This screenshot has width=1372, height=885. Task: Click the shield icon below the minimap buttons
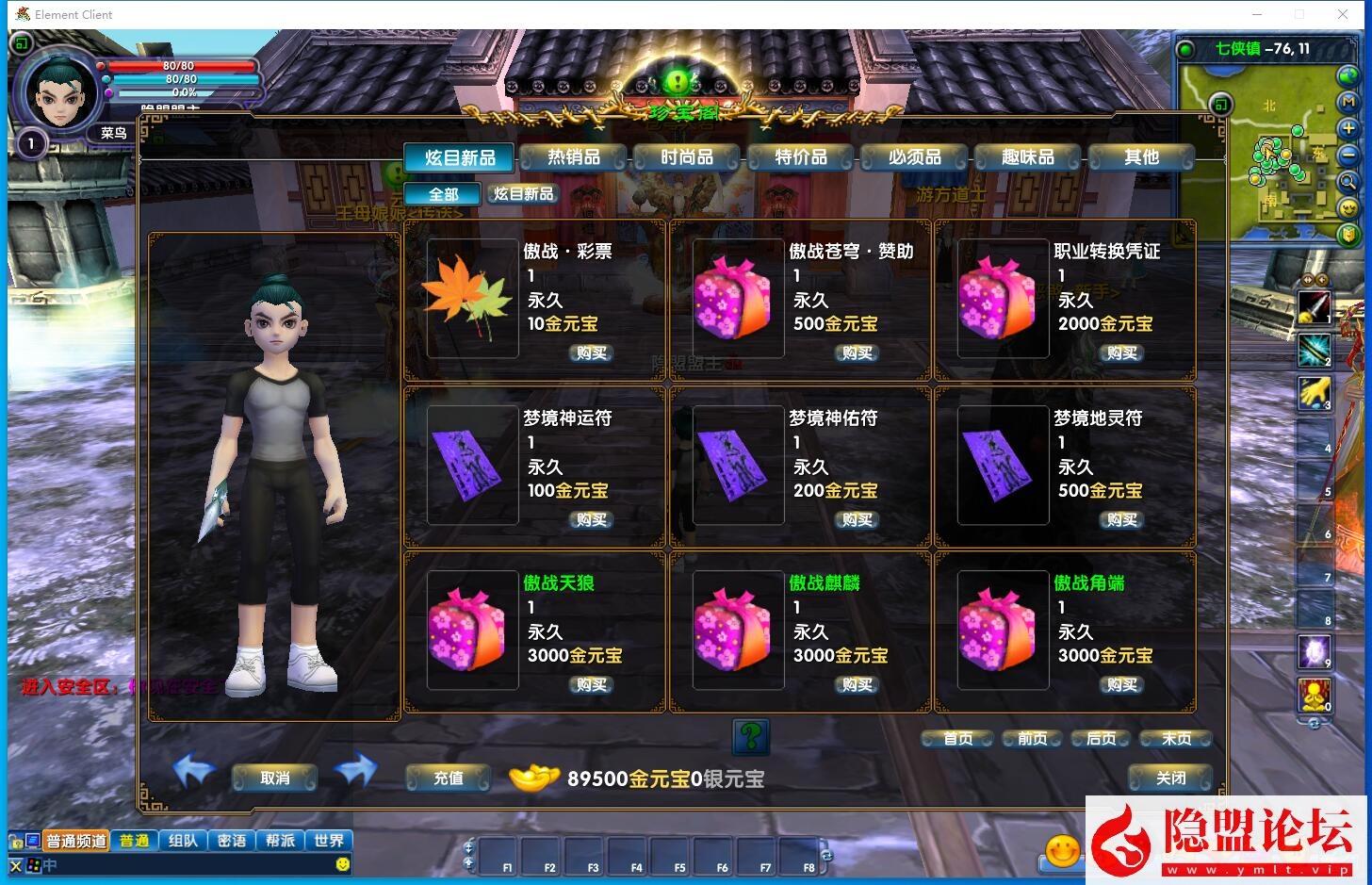click(x=1347, y=234)
